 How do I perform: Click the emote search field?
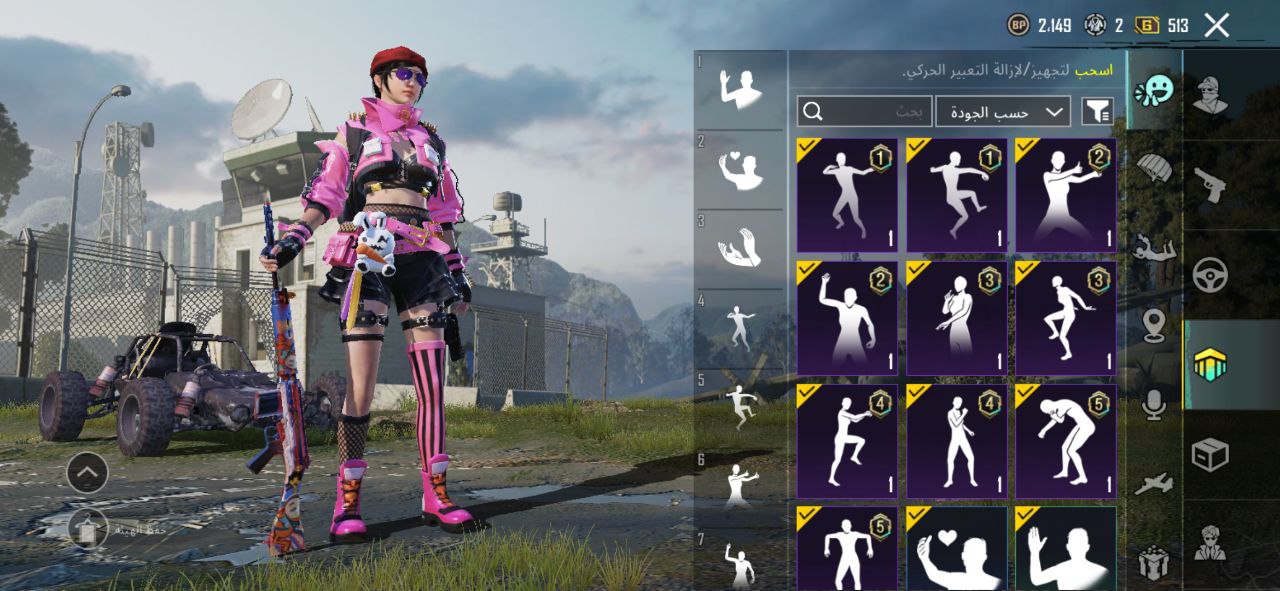(x=866, y=112)
